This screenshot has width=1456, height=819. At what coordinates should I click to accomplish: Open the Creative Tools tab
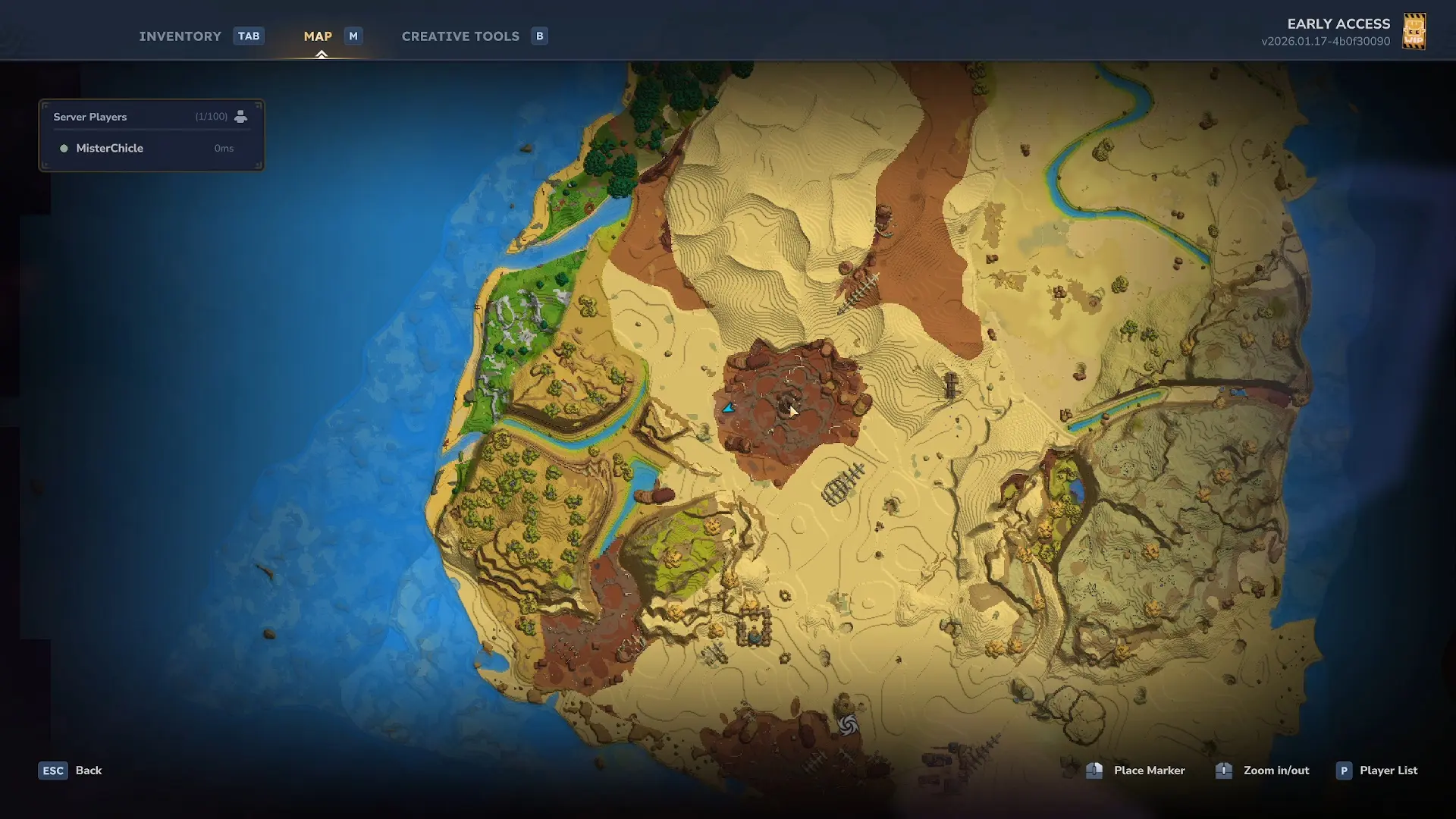[460, 36]
